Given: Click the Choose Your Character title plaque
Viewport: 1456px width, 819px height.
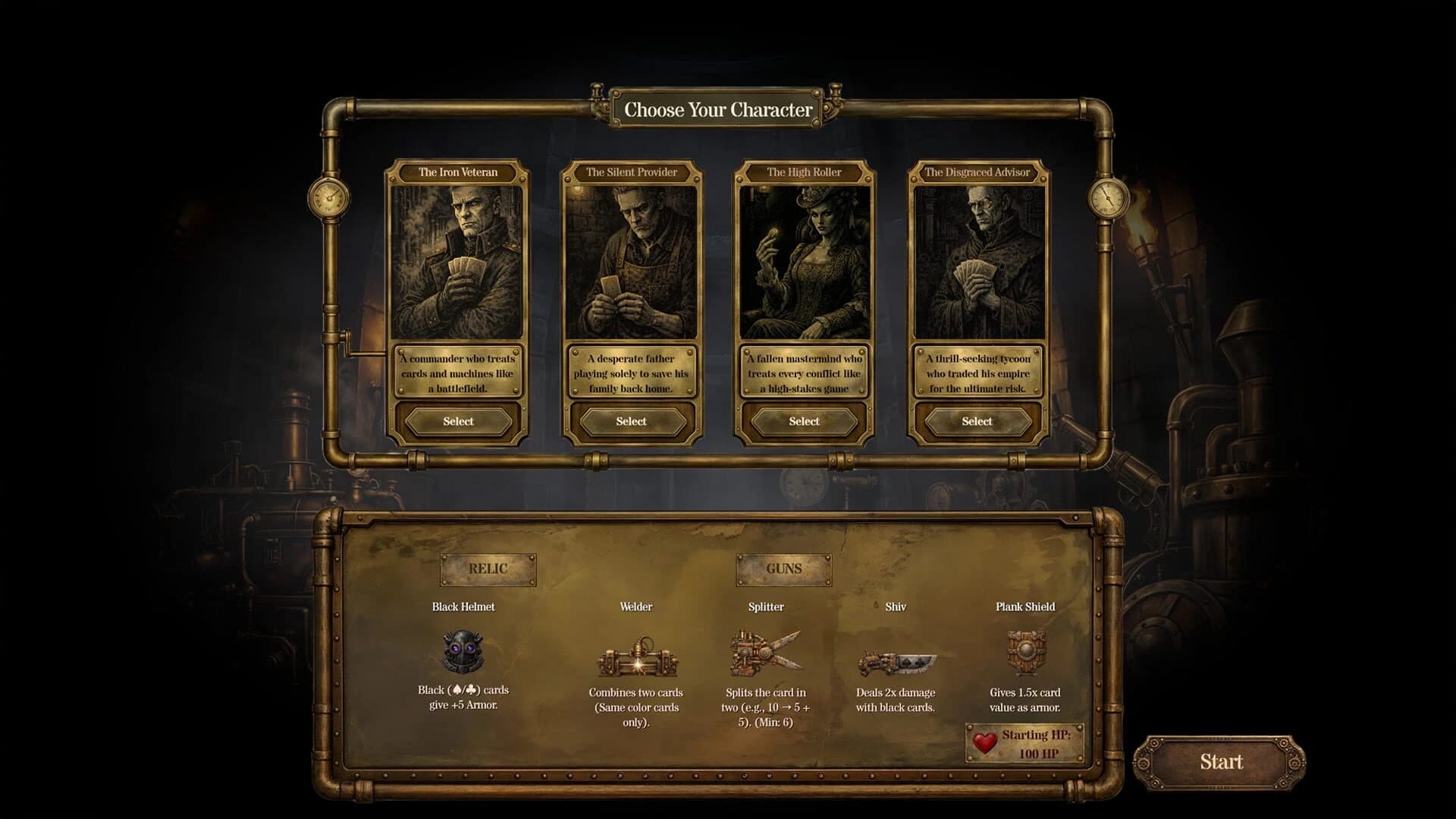Looking at the screenshot, I should tap(719, 108).
